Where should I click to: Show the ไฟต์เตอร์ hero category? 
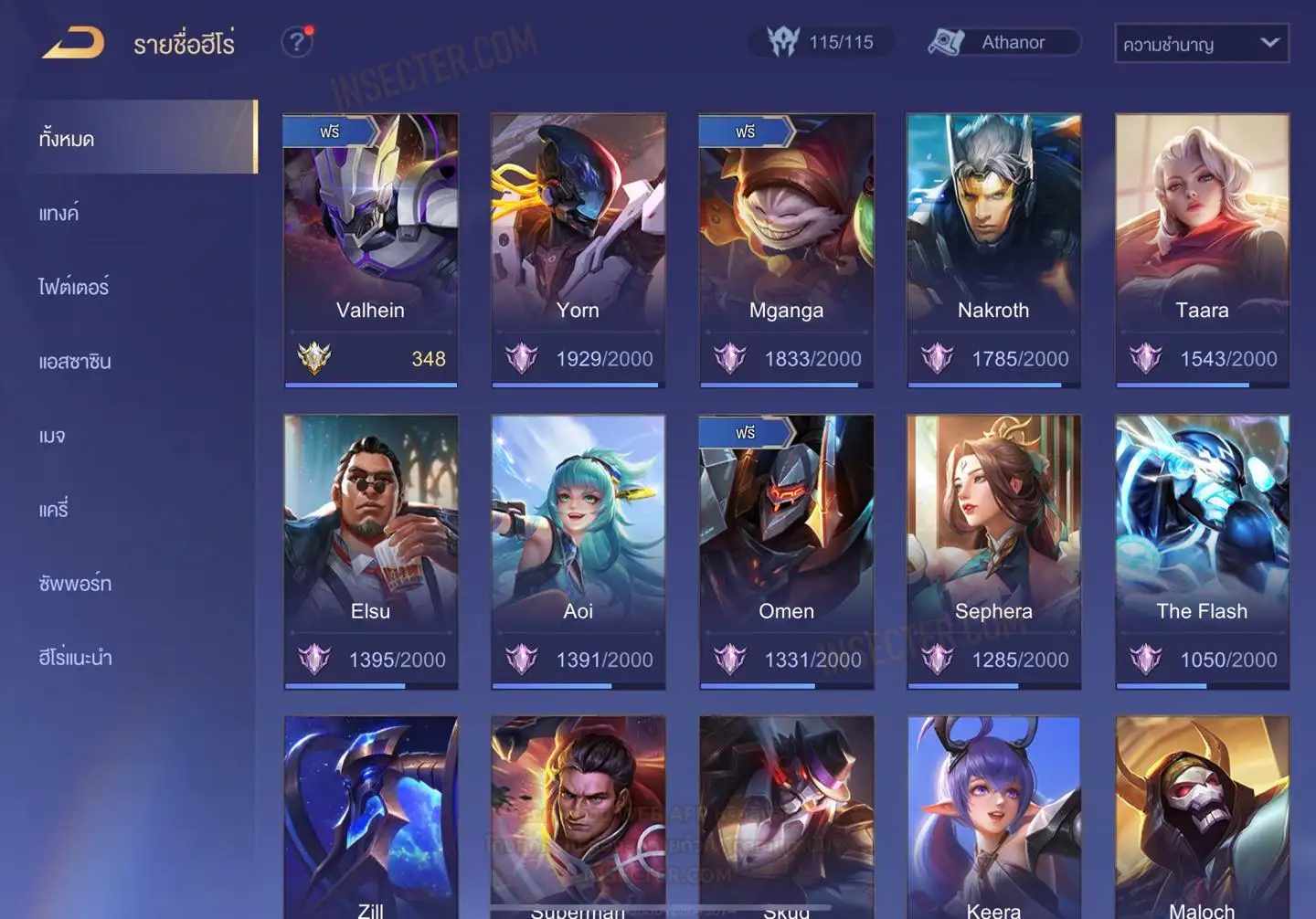74,287
